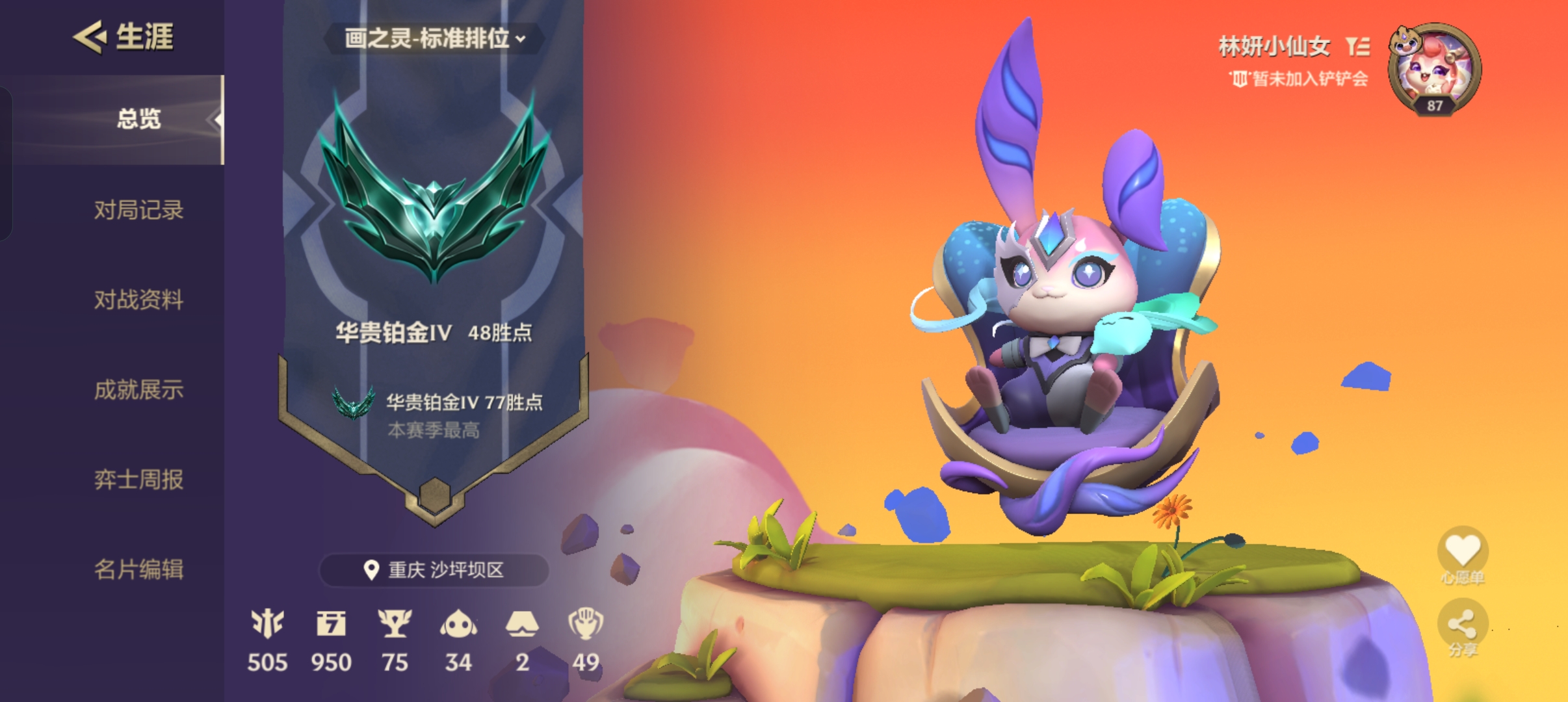Go back from the 生涯 career screen
The height and width of the screenshot is (702, 1568).
(90, 37)
